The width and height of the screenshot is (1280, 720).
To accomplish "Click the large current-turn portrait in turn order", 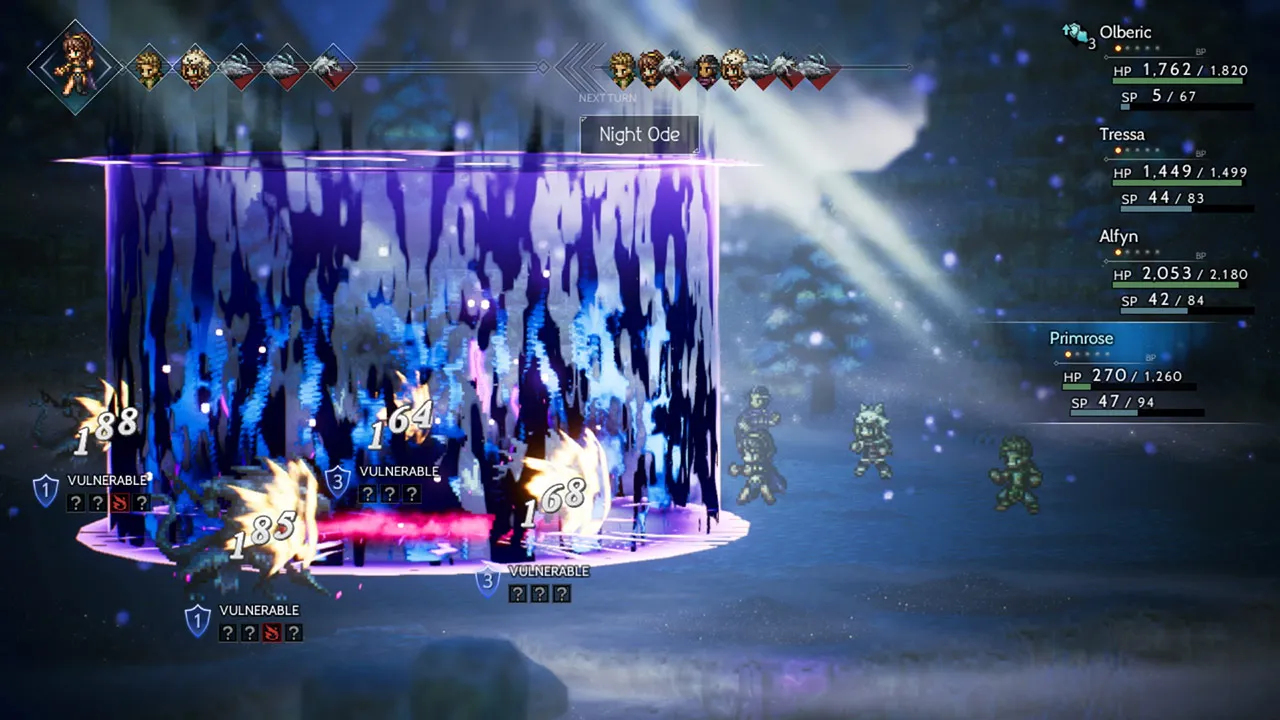I will (76, 66).
